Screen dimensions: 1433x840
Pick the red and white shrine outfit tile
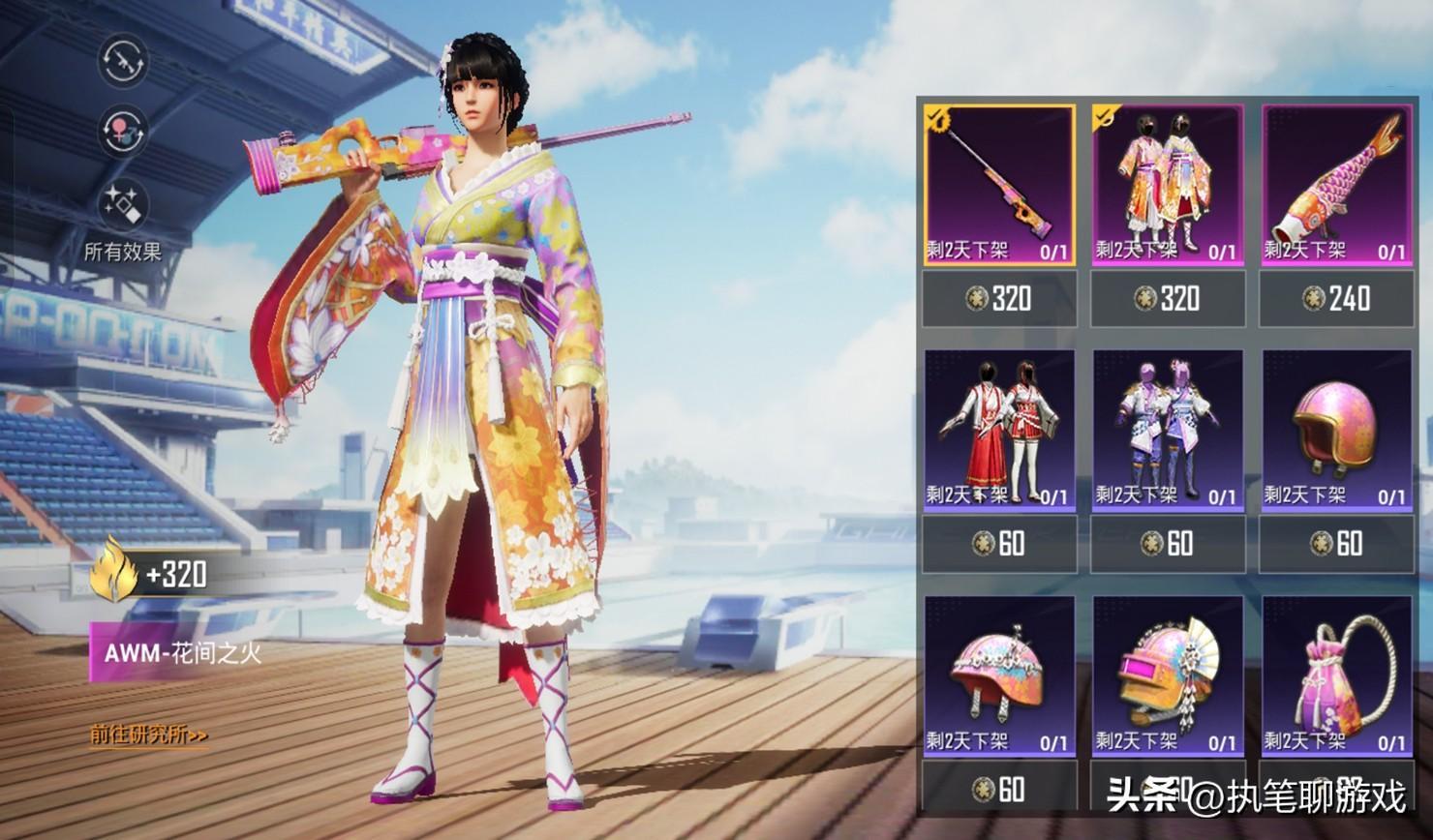pos(999,430)
